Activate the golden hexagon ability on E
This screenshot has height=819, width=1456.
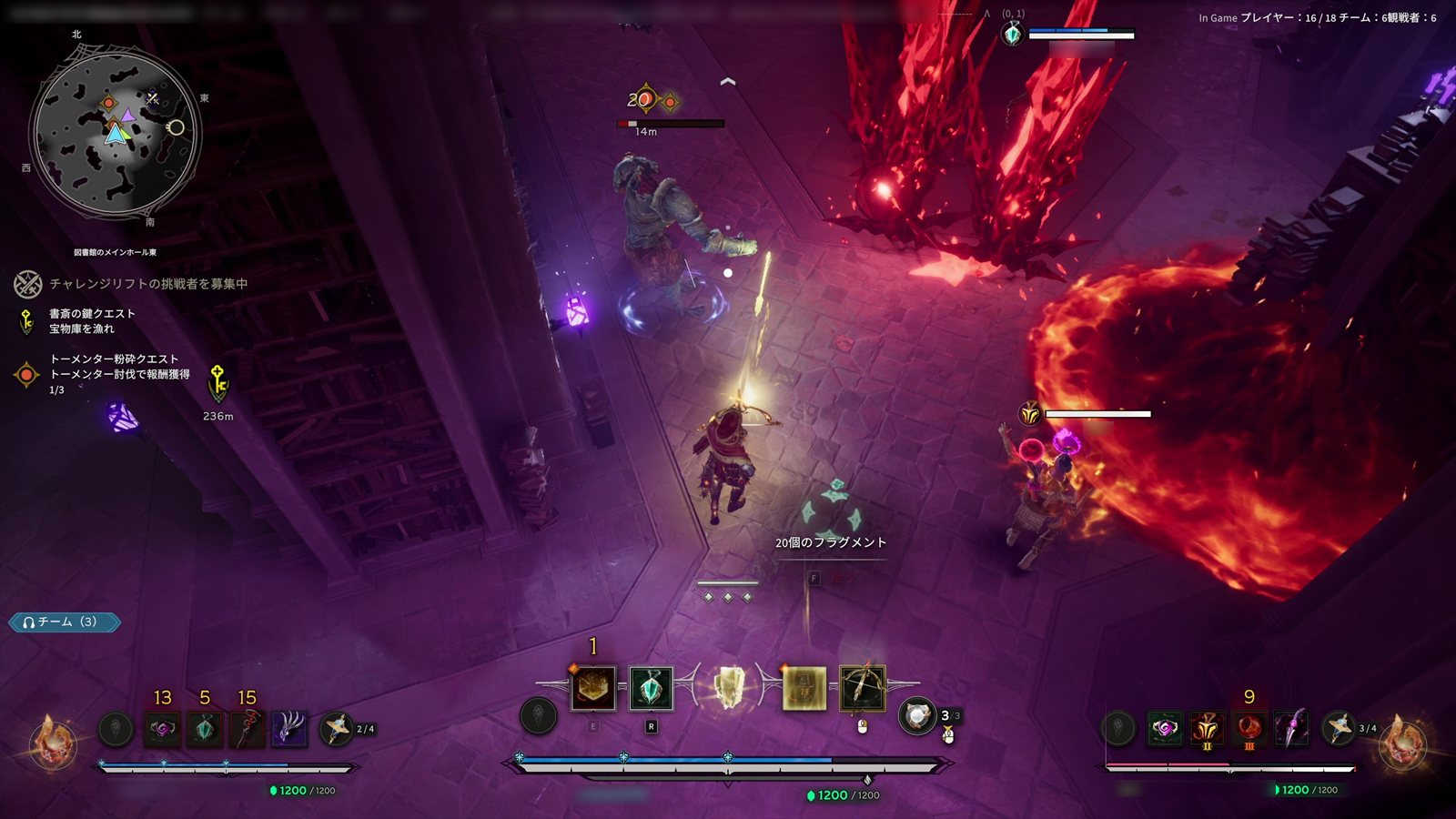(593, 689)
